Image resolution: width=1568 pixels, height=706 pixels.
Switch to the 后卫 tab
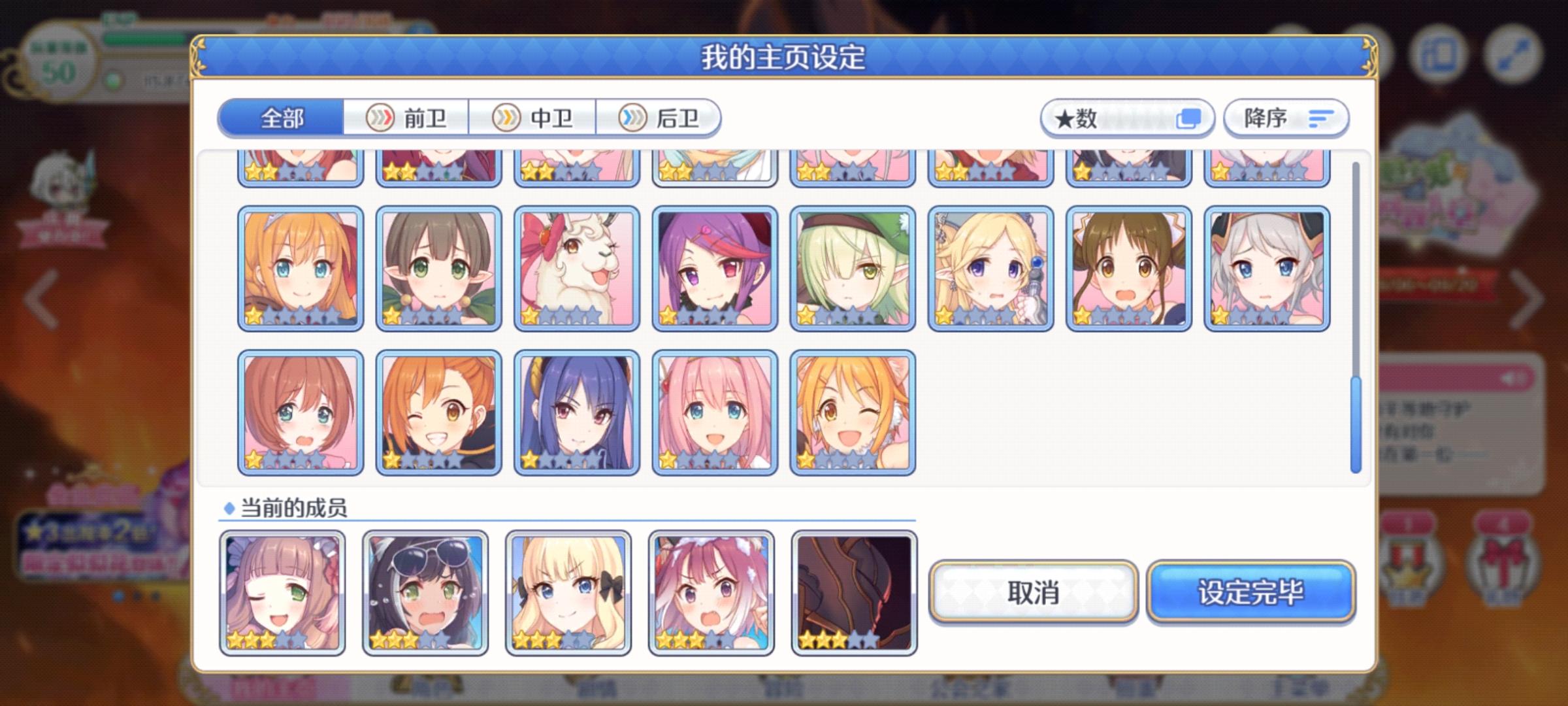pyautogui.click(x=660, y=118)
